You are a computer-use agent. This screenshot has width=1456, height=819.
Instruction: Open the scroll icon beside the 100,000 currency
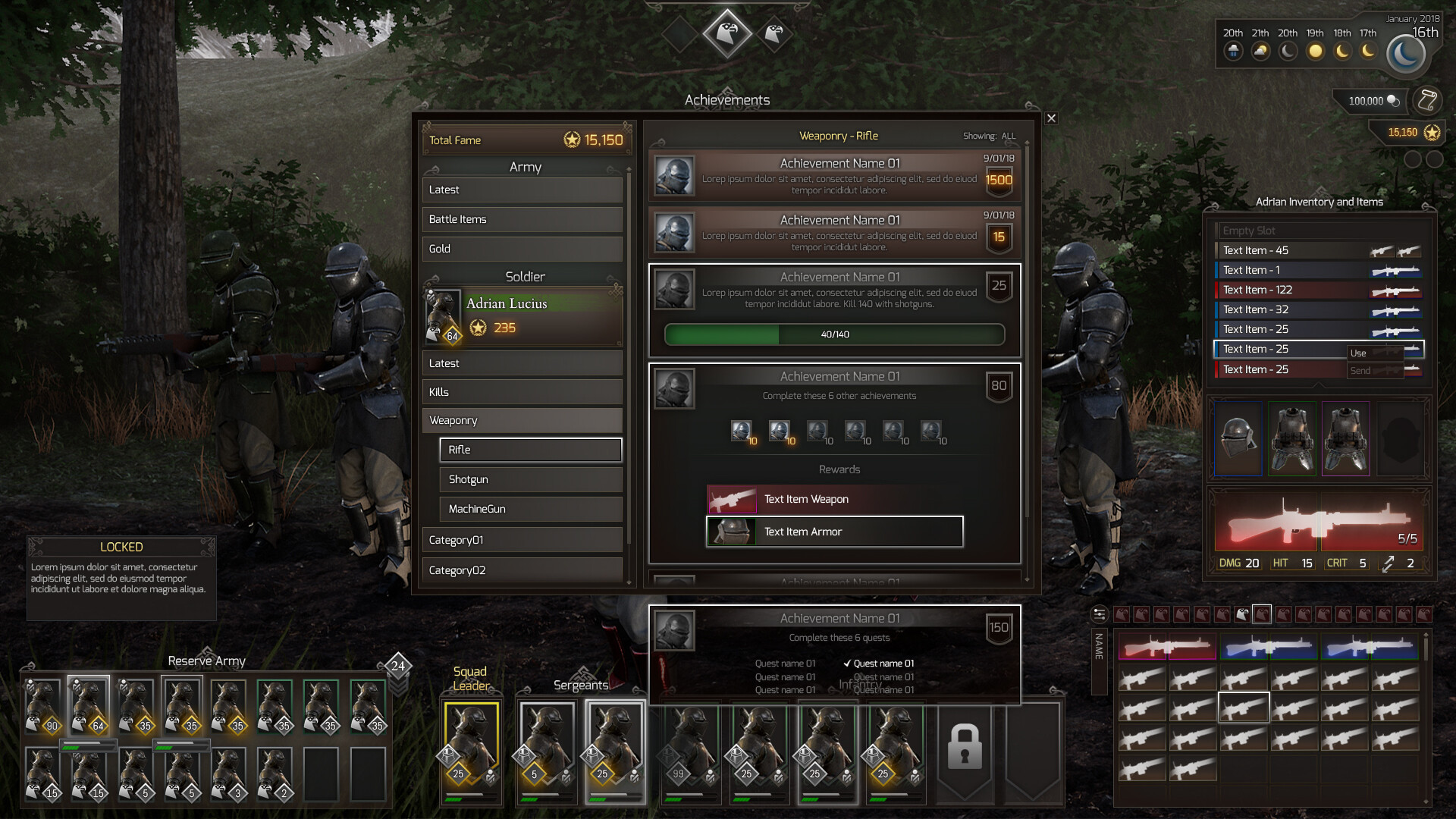click(1429, 100)
